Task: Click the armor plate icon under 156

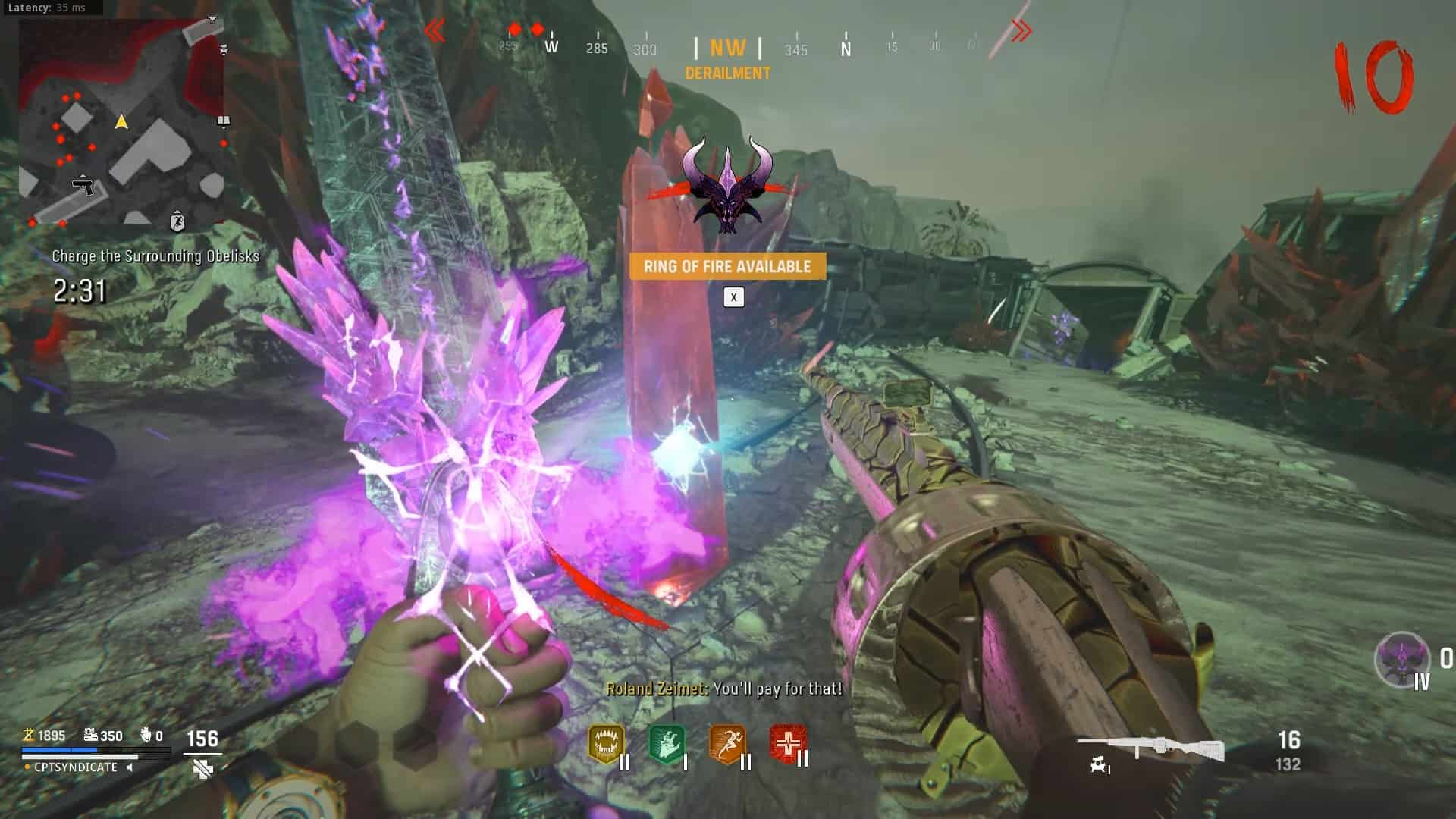Action: coord(202,770)
